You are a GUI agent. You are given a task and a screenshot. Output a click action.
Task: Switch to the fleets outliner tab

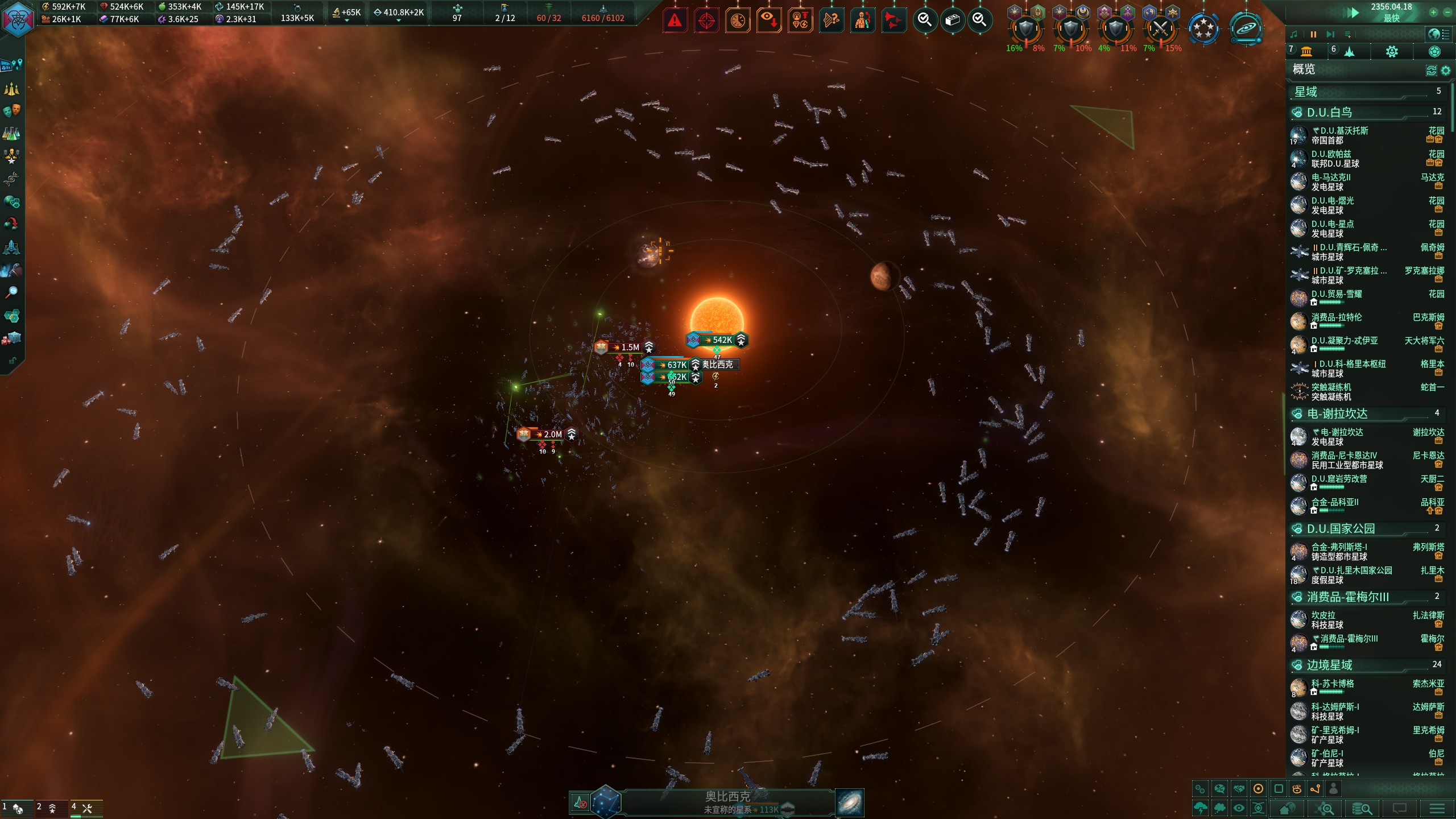pos(1349,52)
